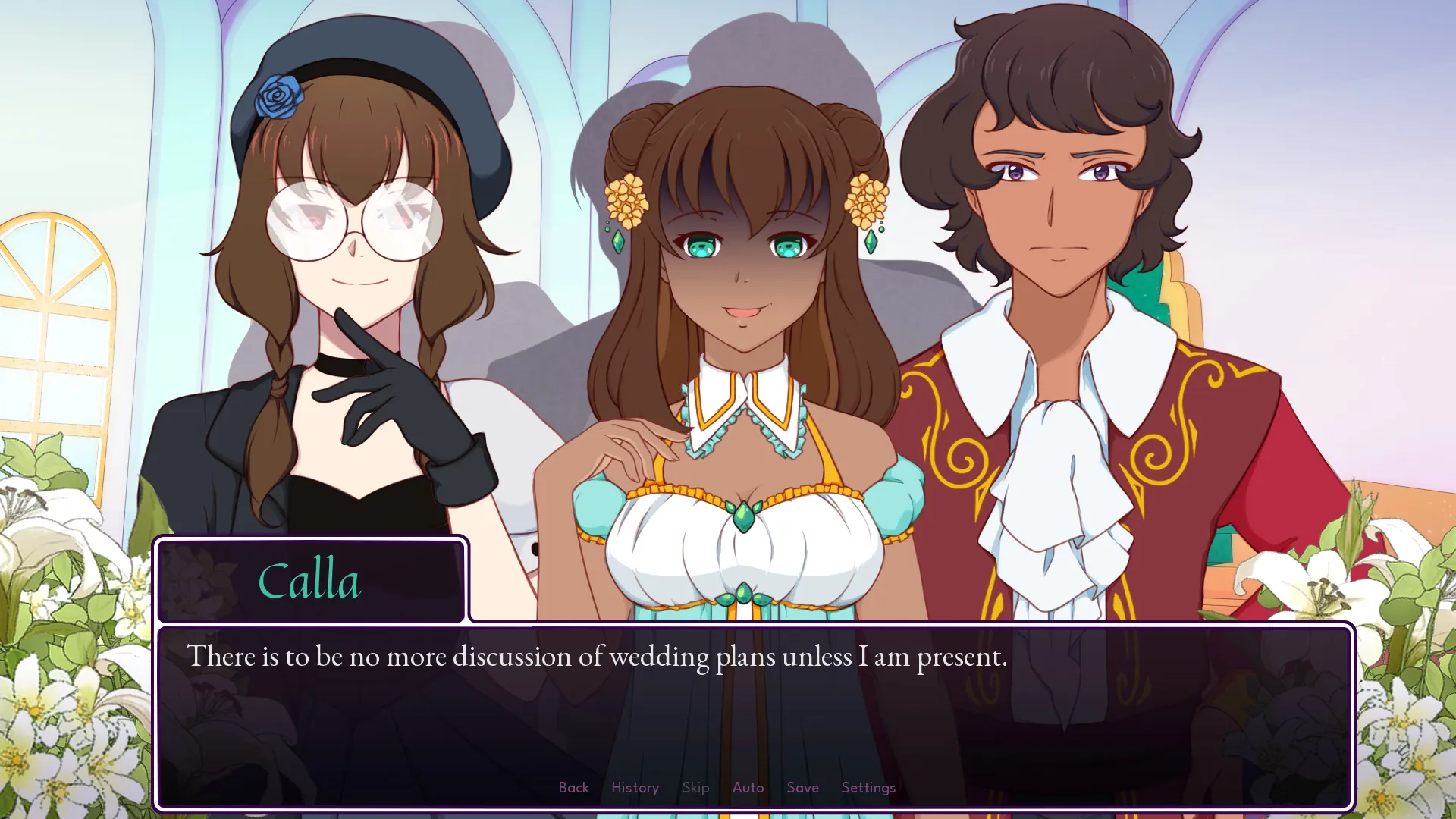The width and height of the screenshot is (1456, 819).
Task: Open the dialogue History log
Action: pyautogui.click(x=635, y=787)
